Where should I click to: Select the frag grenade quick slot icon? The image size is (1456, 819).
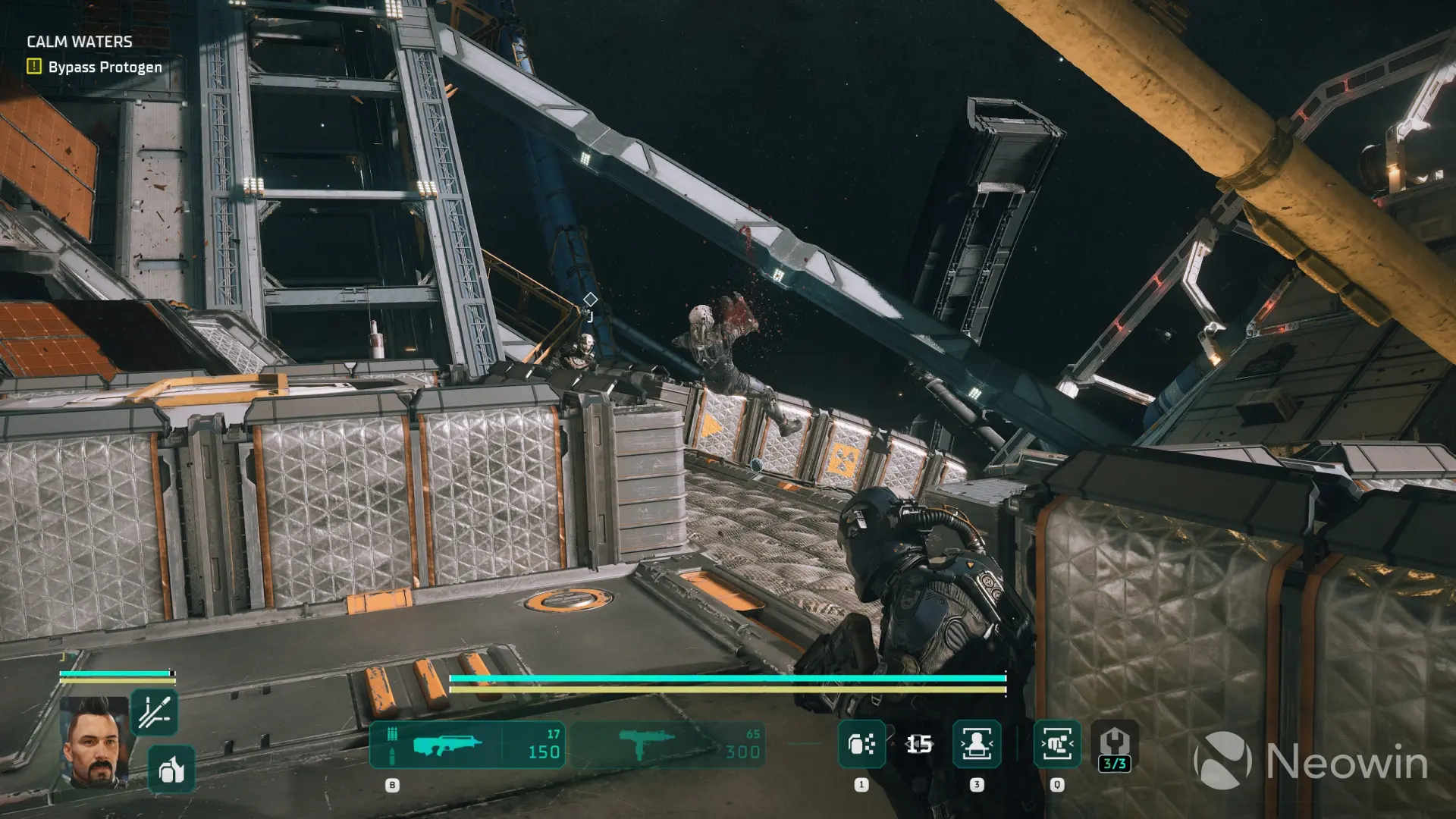[x=861, y=745]
